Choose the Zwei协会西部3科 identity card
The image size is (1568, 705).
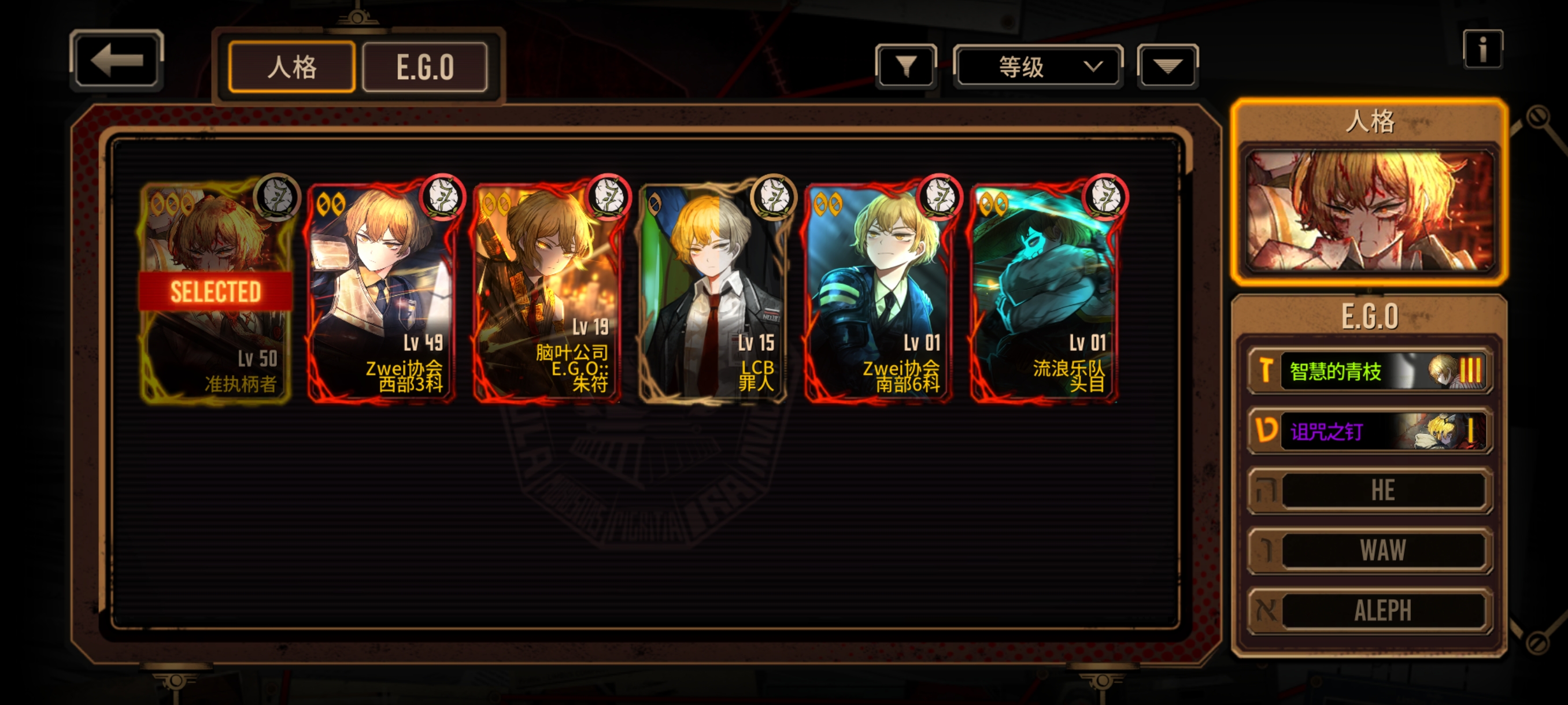(382, 292)
